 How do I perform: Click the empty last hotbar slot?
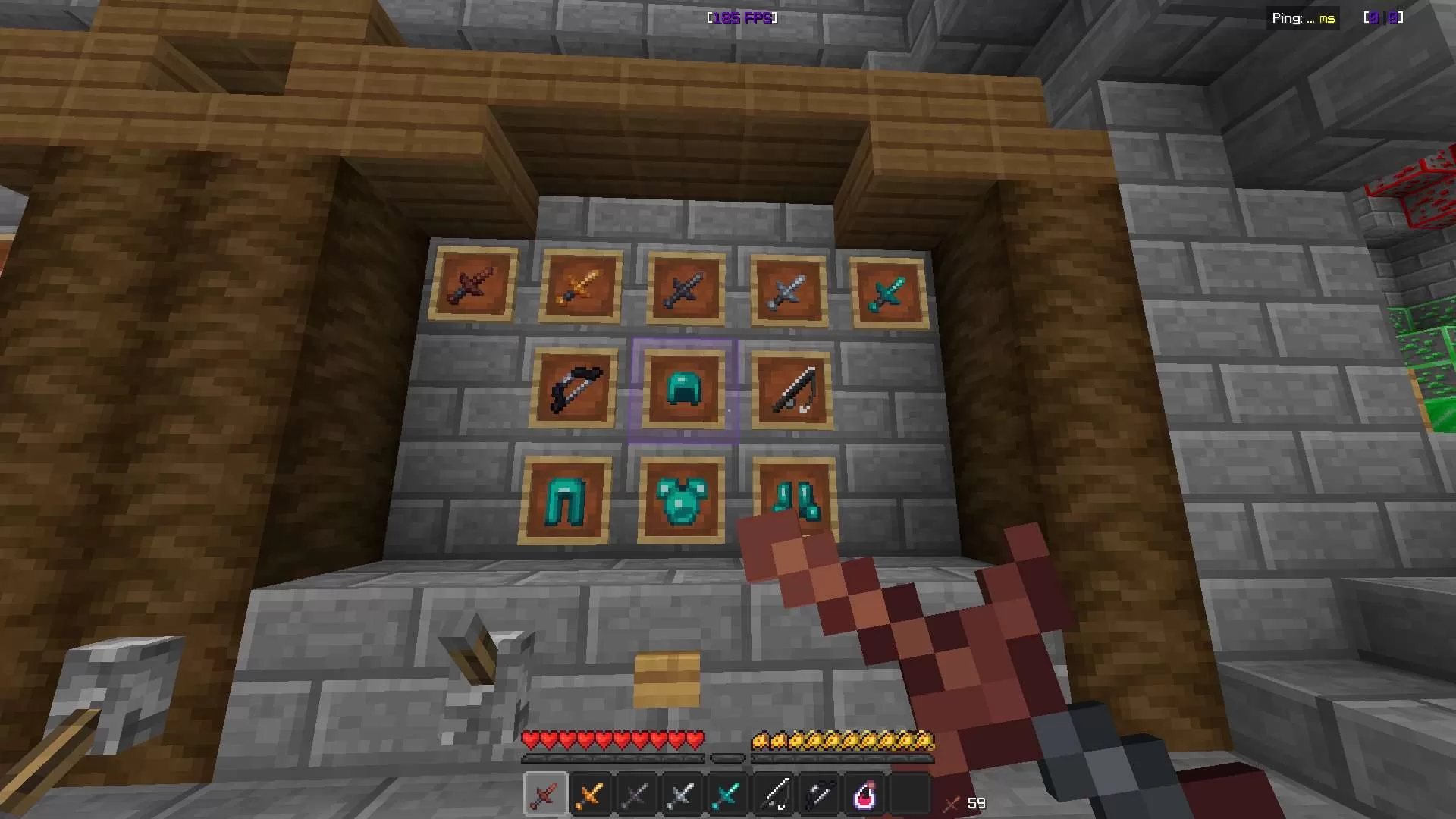pyautogui.click(x=908, y=793)
